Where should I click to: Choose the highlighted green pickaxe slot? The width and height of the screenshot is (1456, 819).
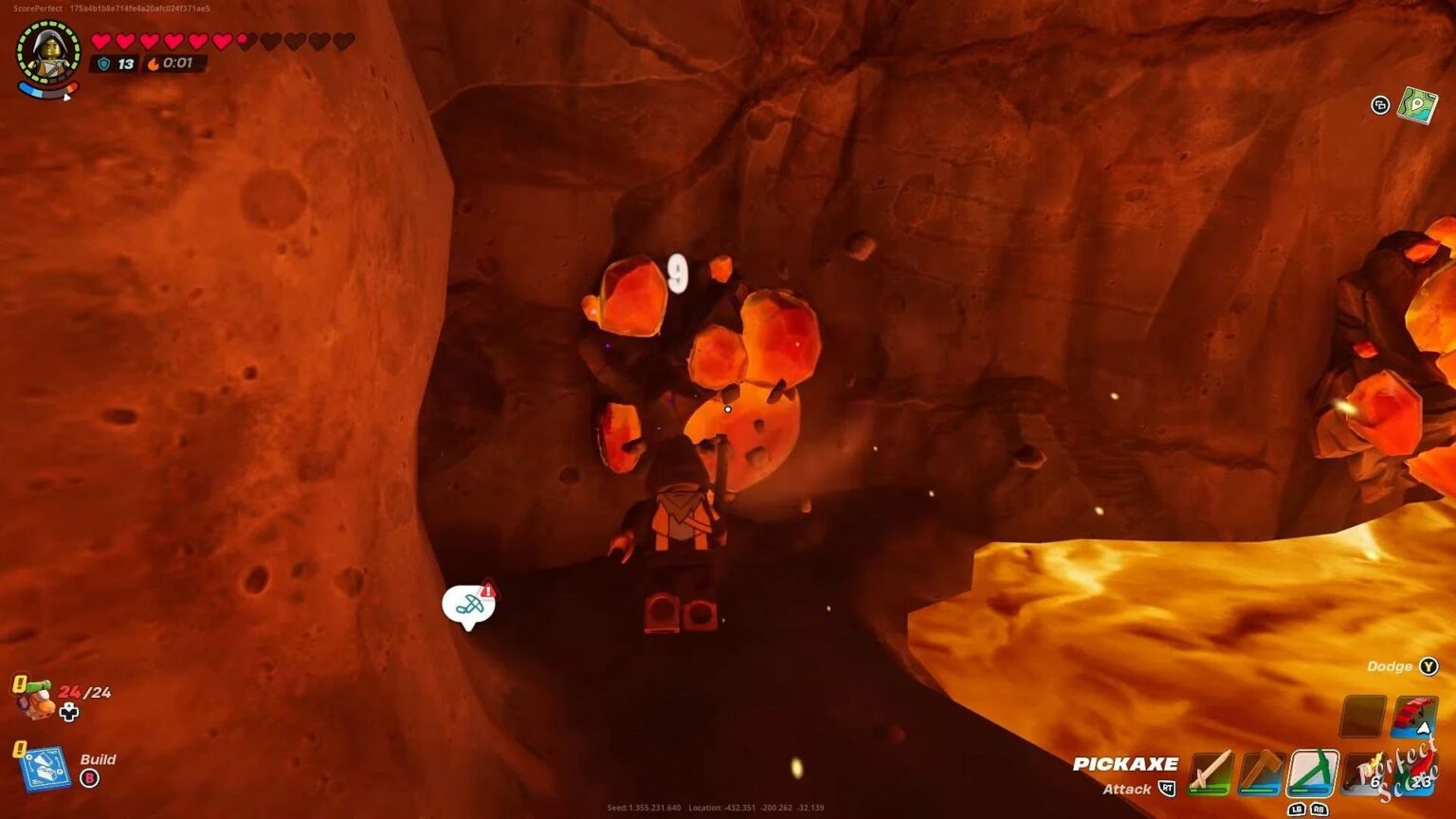[1312, 772]
